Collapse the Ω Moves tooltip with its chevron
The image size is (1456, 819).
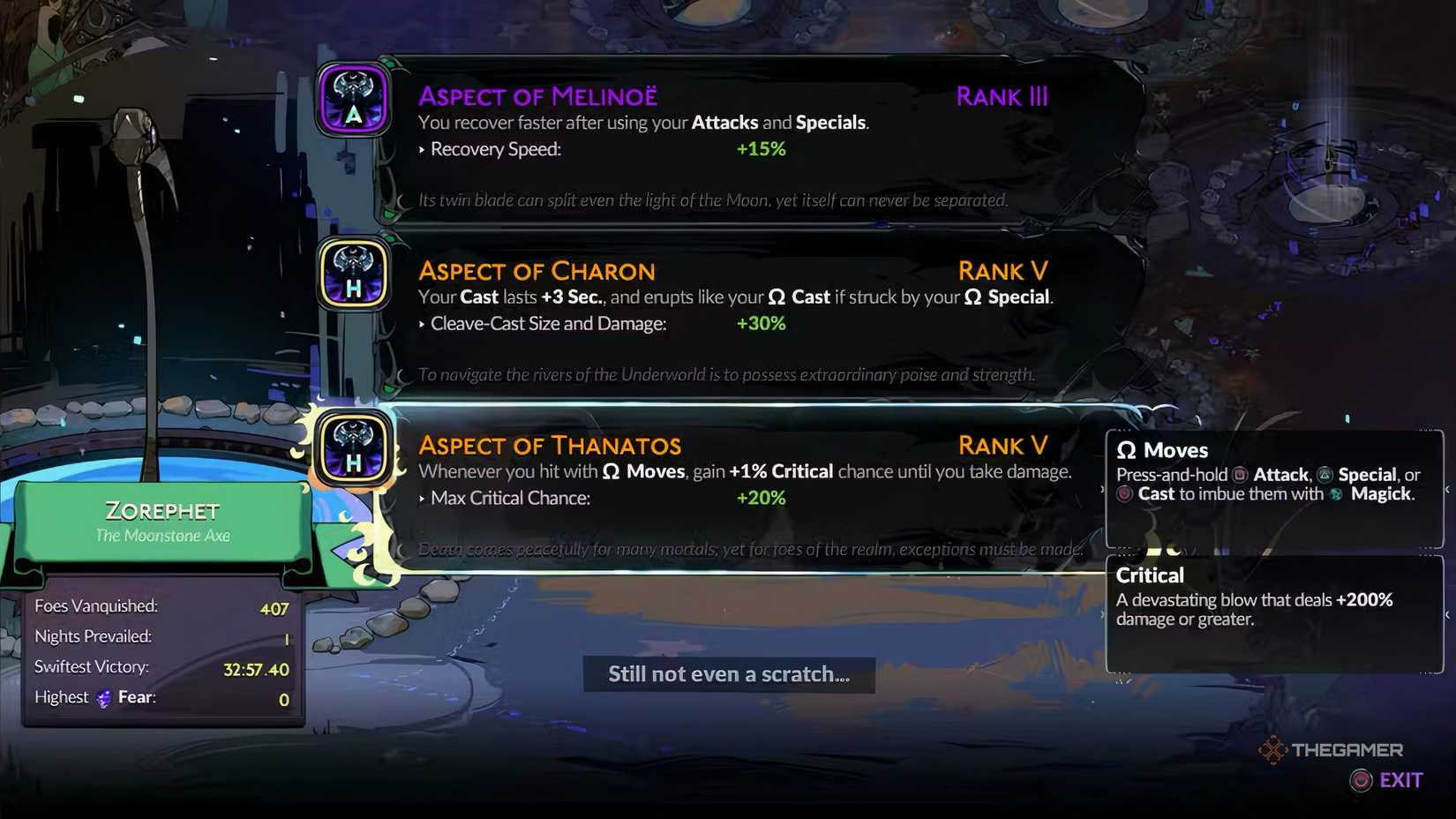(x=1447, y=490)
